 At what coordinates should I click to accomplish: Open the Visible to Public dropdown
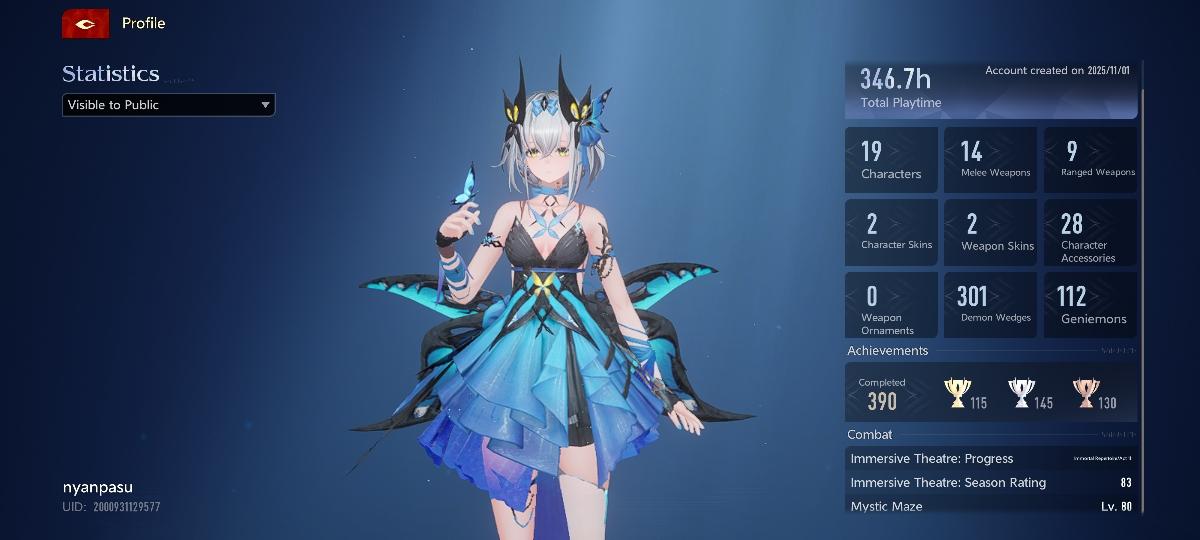tap(168, 105)
